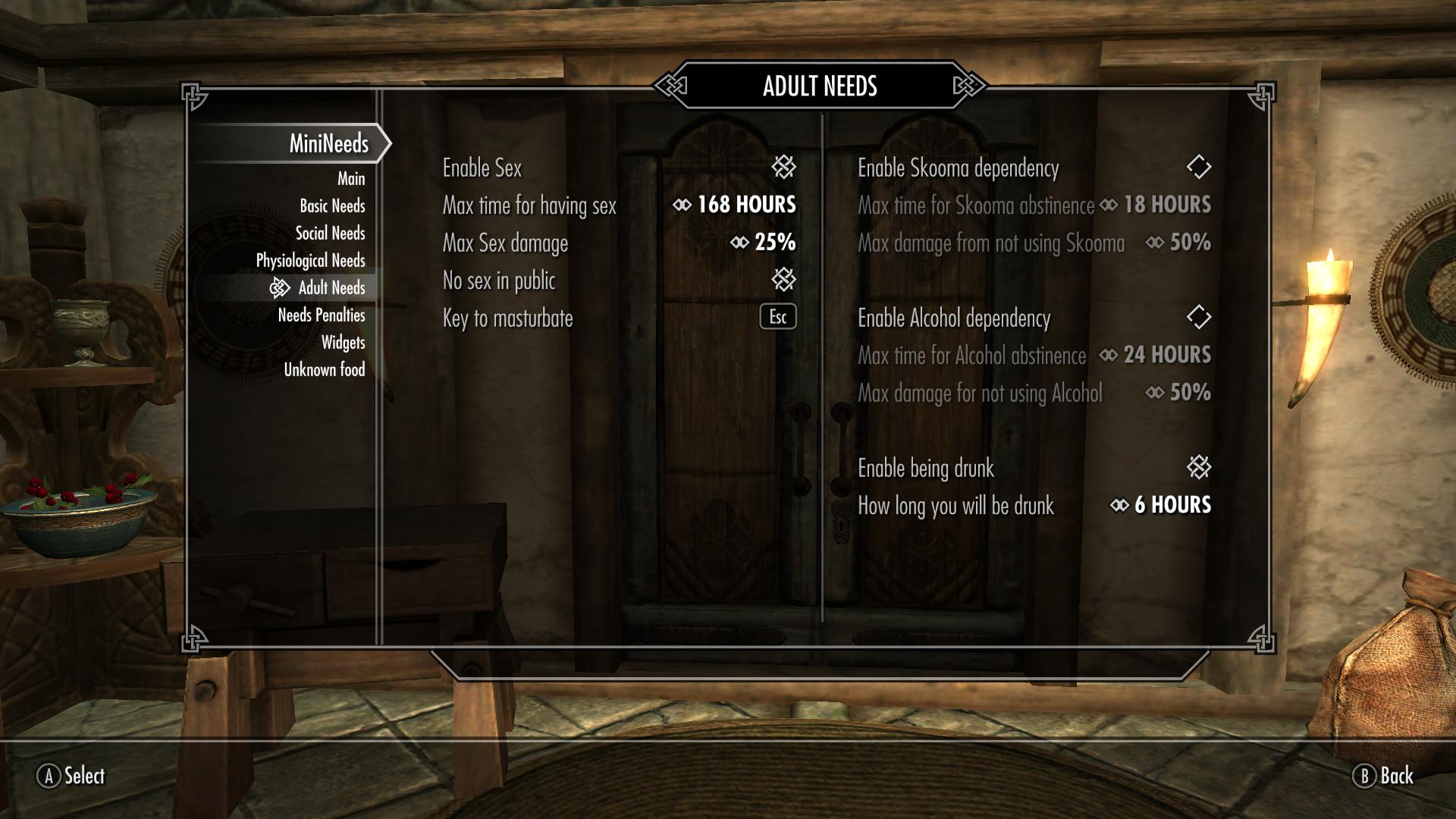Go to Needs Penalties page
This screenshot has height=819, width=1456.
click(x=321, y=315)
